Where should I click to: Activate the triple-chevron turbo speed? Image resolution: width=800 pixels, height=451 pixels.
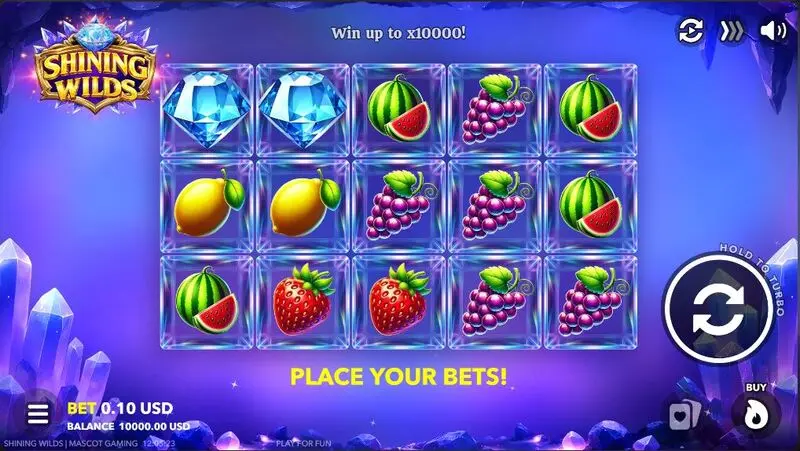[x=732, y=31]
